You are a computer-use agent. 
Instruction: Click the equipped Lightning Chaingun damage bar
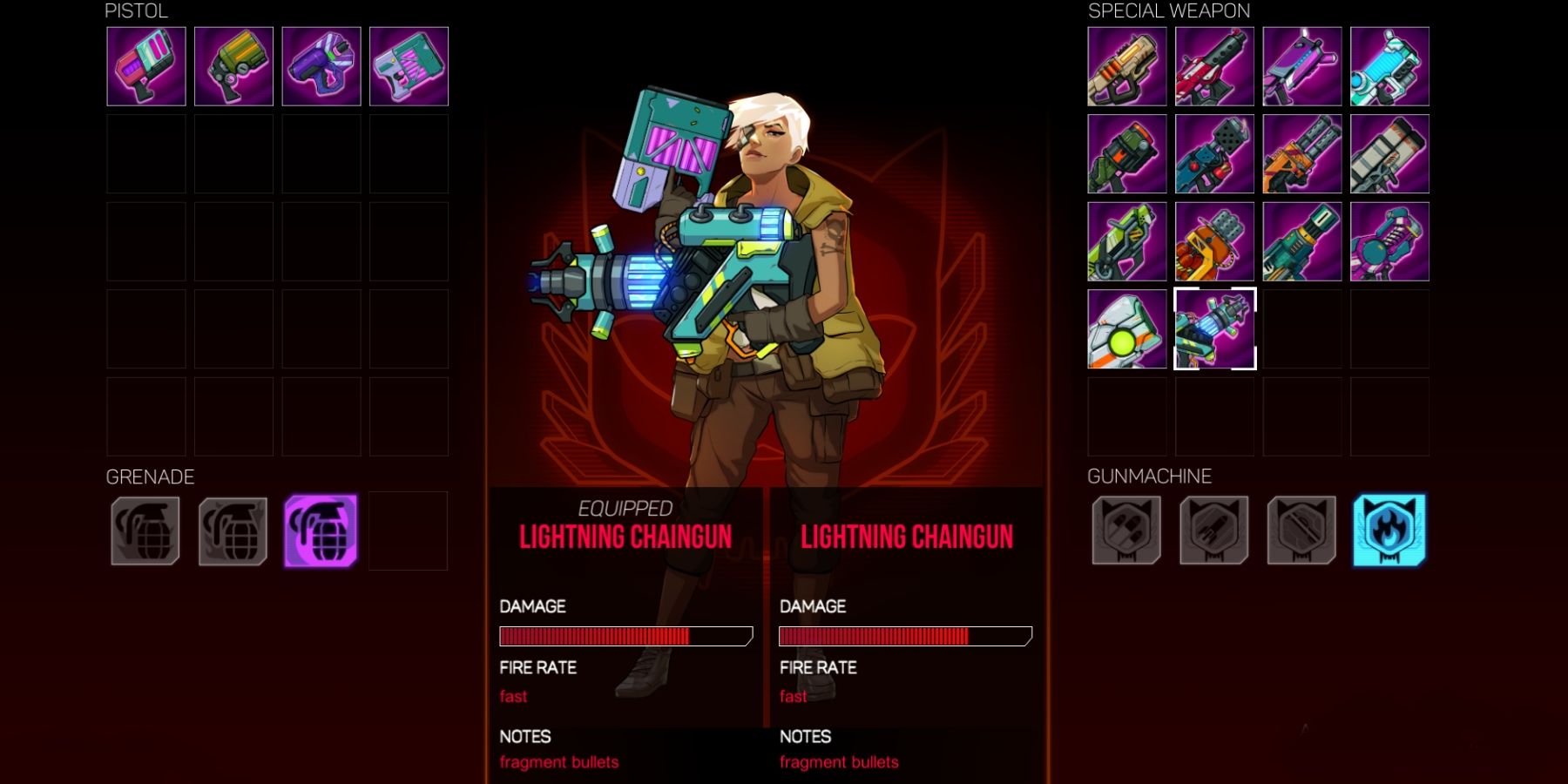coord(624,636)
